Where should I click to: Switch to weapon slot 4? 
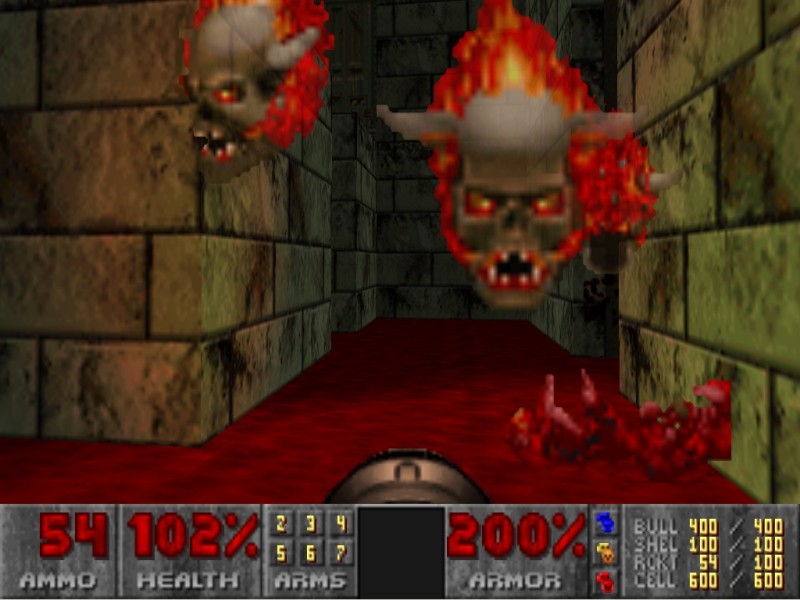[x=341, y=523]
